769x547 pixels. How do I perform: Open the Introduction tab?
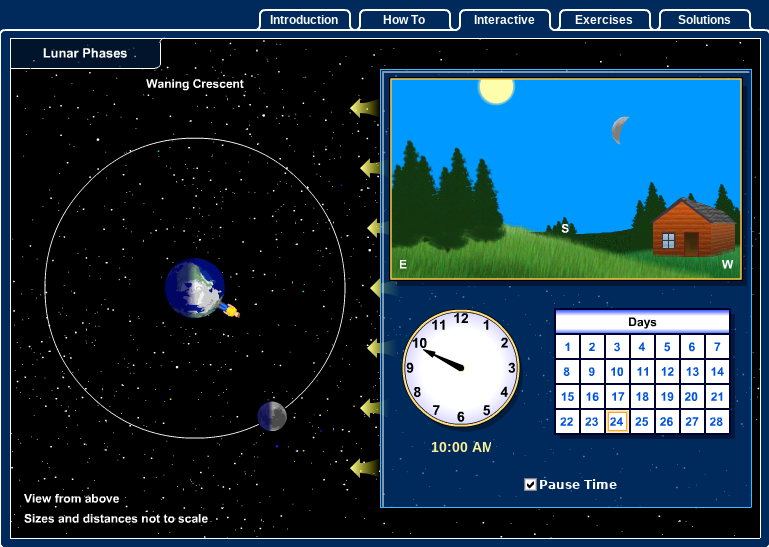[x=304, y=20]
